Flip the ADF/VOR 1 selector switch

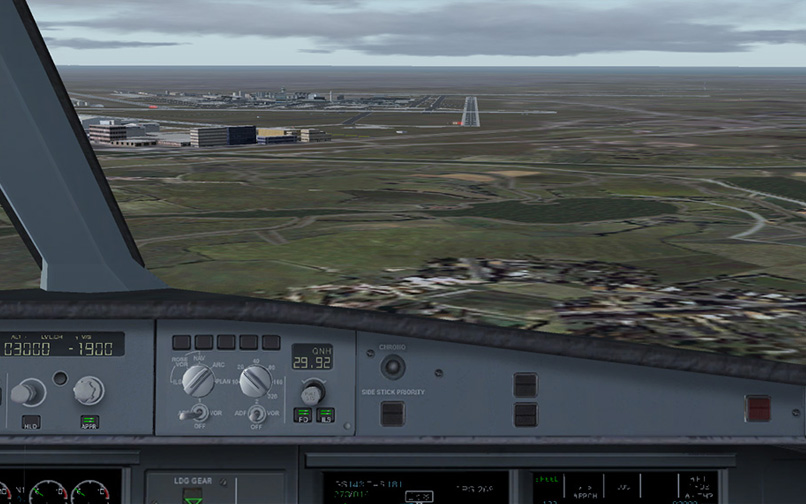pos(198,412)
